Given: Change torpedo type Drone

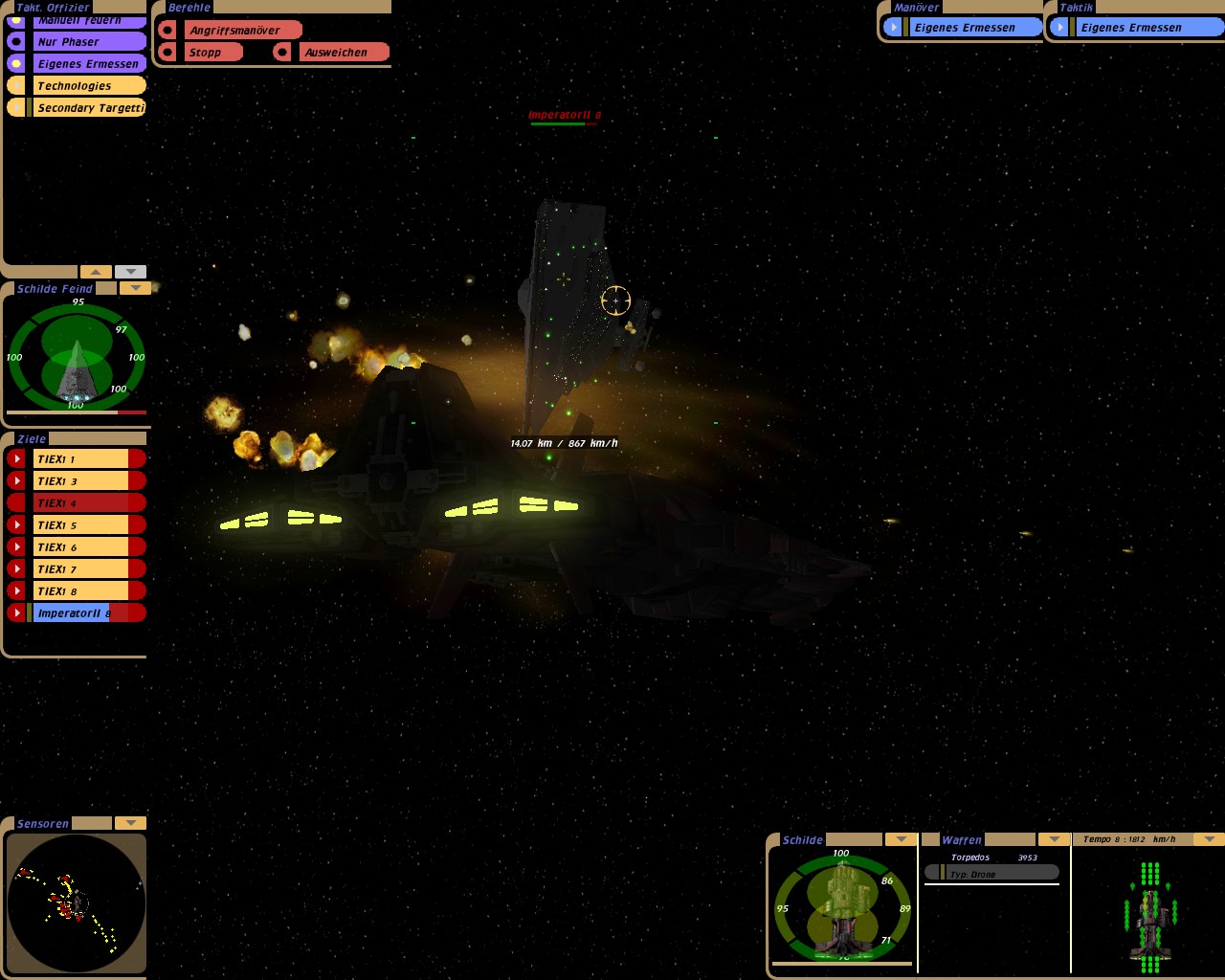Looking at the screenshot, I should (991, 874).
